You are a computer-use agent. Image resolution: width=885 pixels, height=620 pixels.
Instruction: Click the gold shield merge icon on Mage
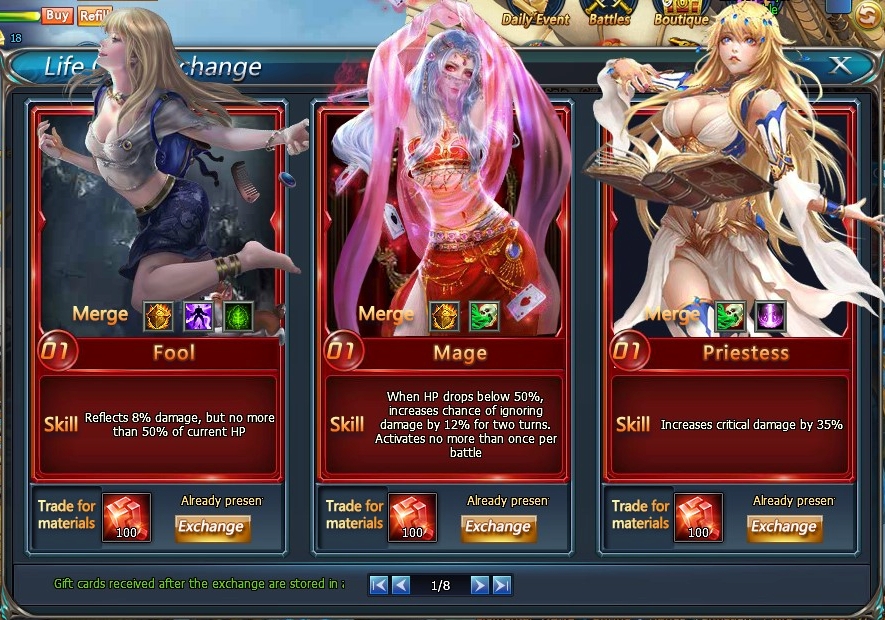445,316
